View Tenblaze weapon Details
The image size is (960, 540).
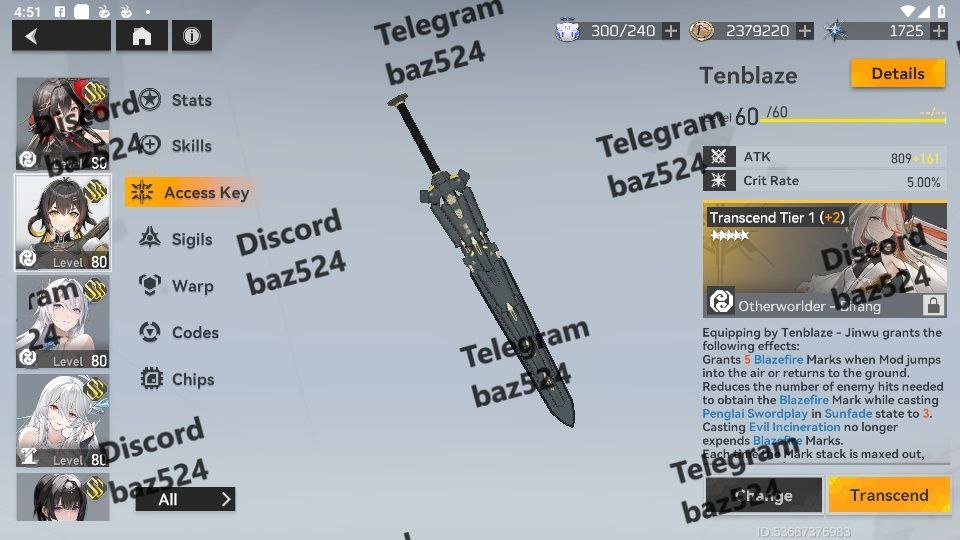897,74
